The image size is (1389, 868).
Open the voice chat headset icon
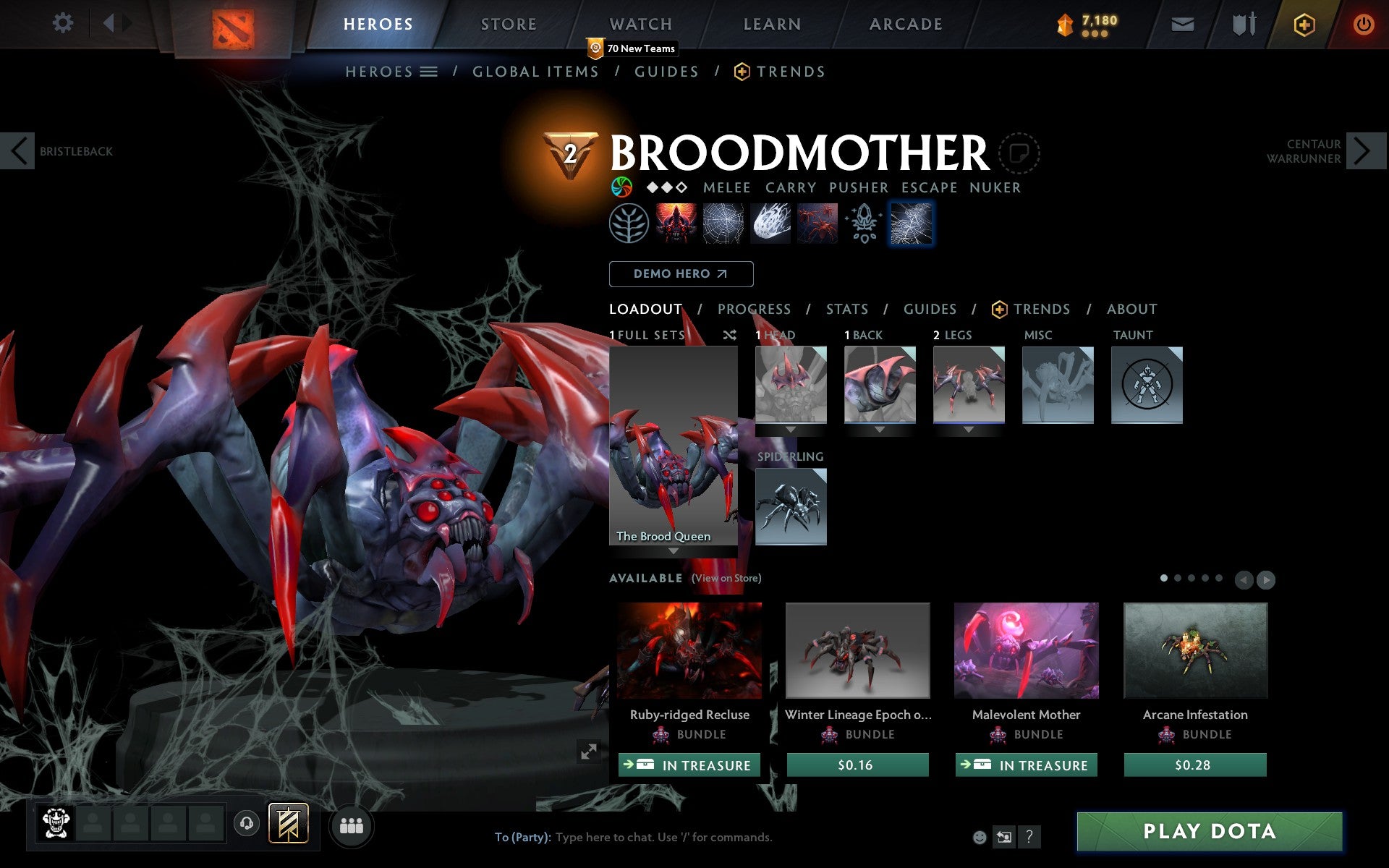247,822
